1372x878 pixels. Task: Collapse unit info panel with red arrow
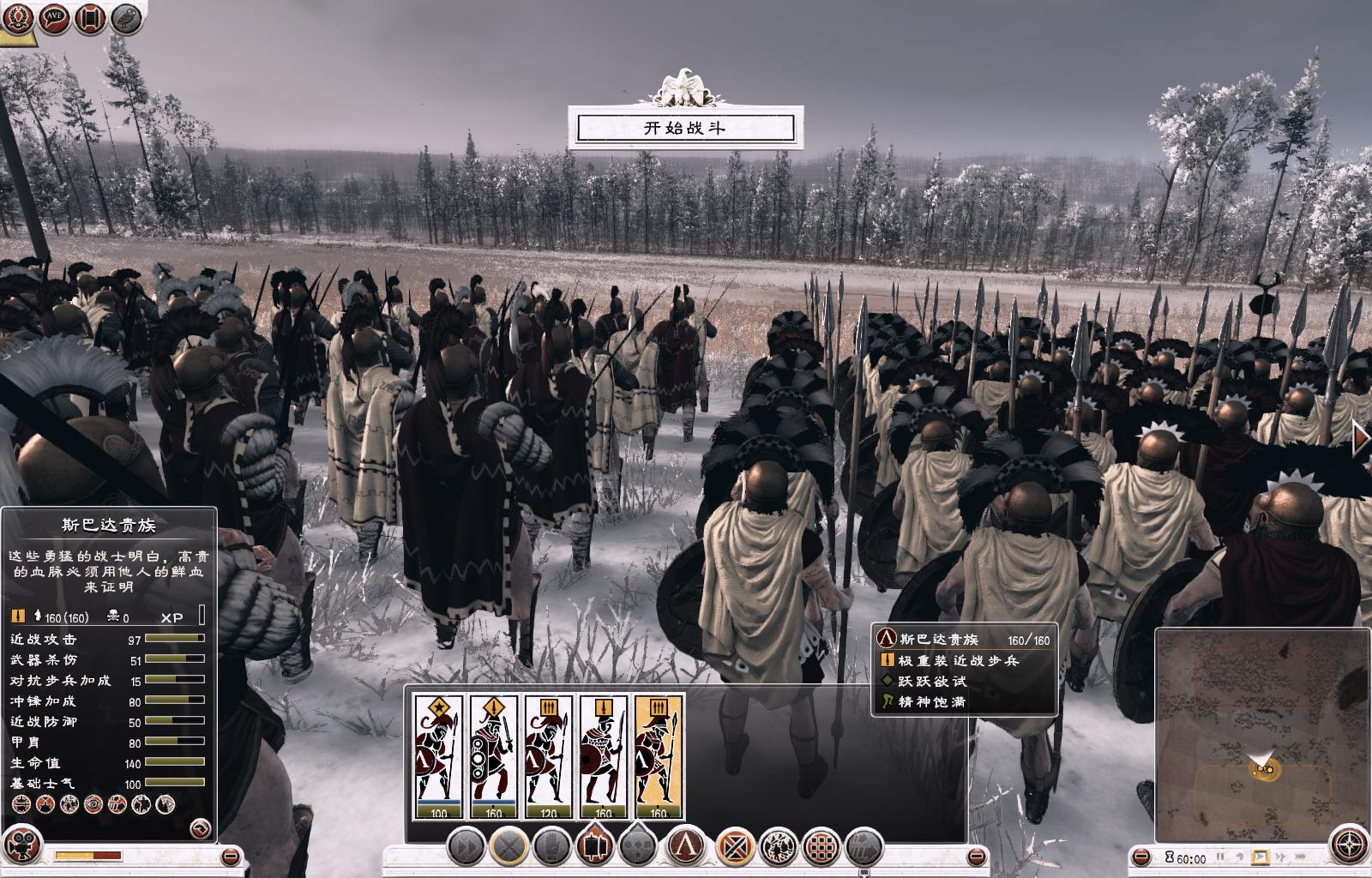[x=200, y=827]
